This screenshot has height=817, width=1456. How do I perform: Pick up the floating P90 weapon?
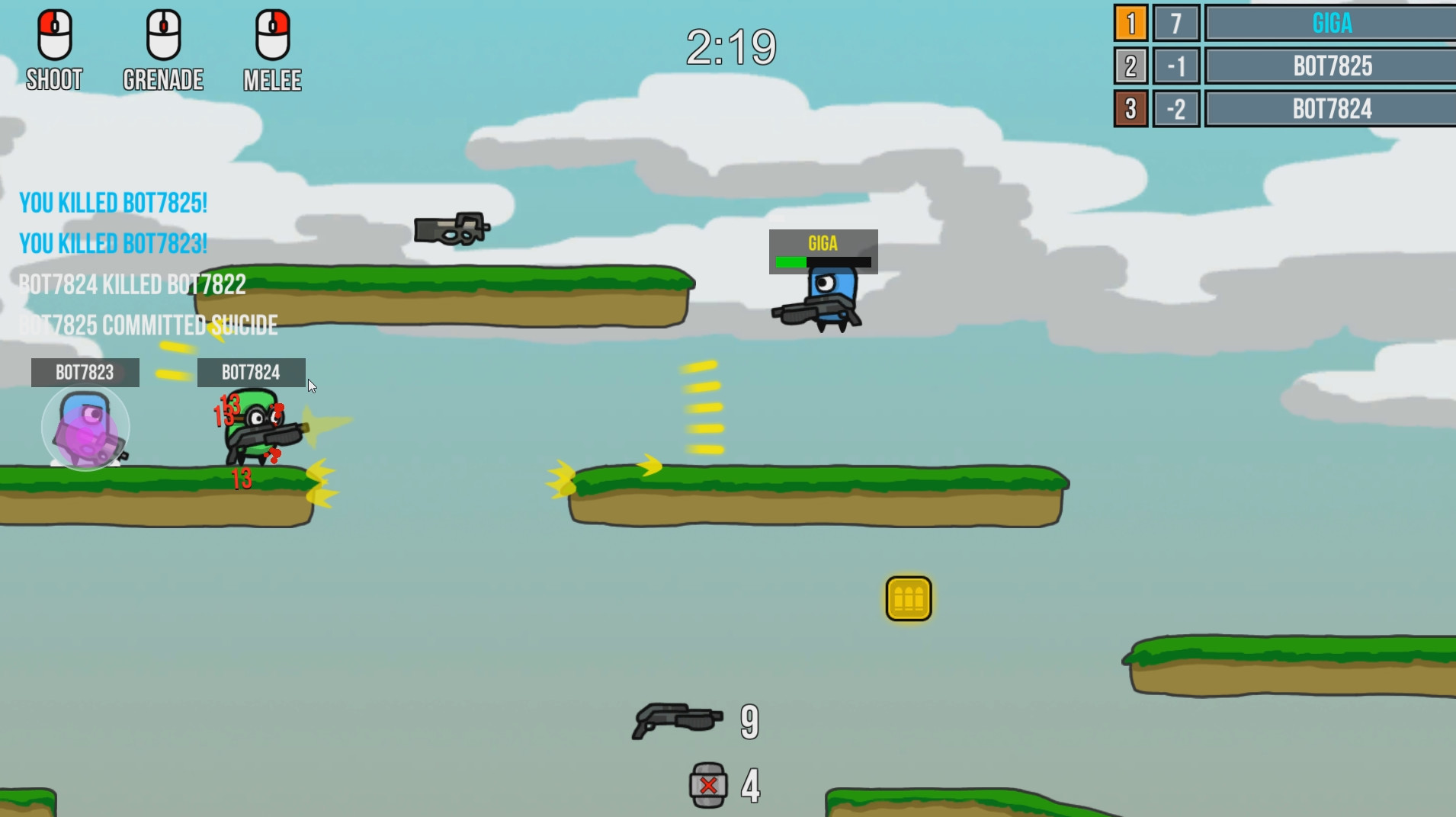(451, 229)
